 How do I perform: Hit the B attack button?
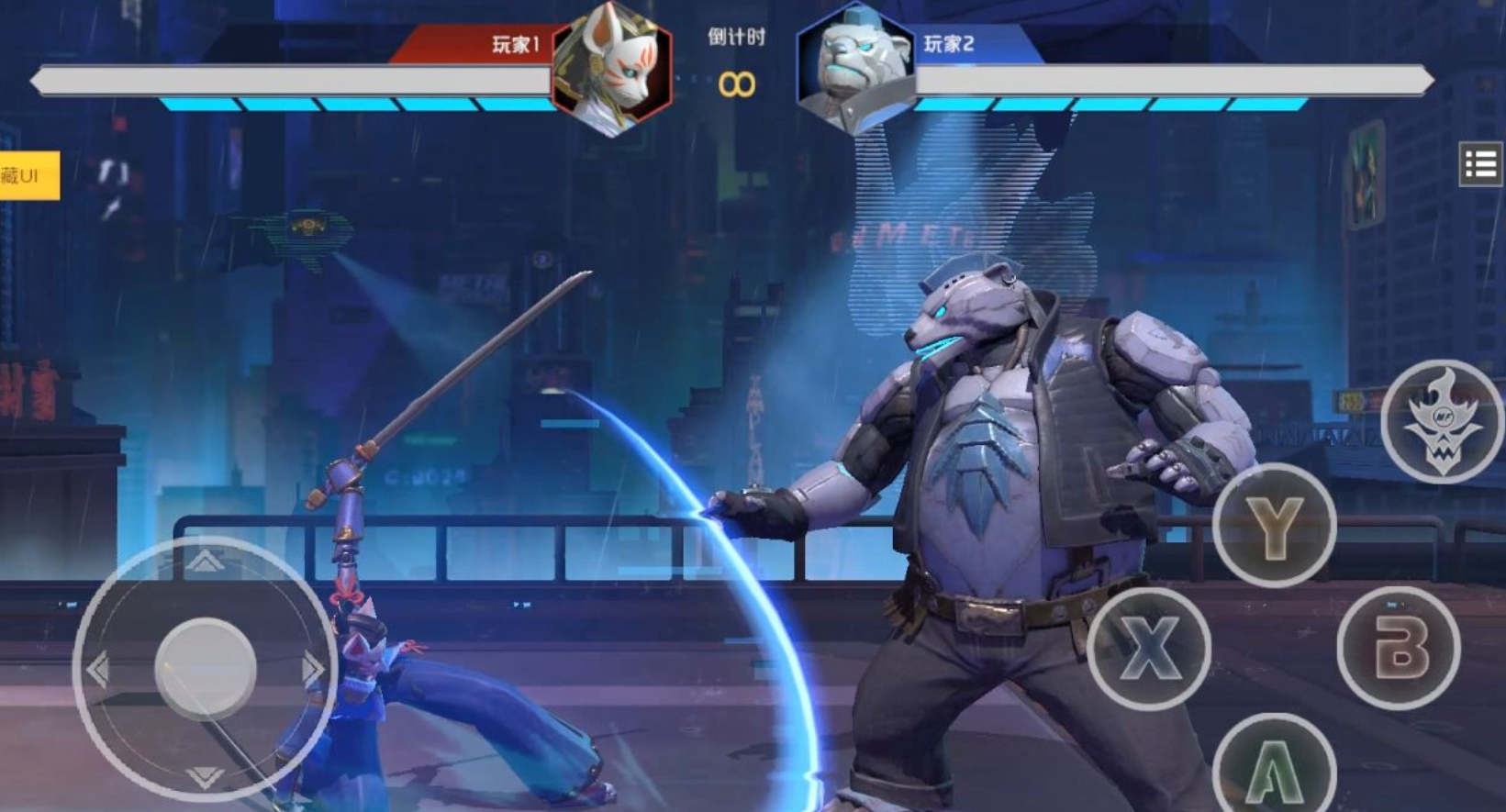(1398, 648)
